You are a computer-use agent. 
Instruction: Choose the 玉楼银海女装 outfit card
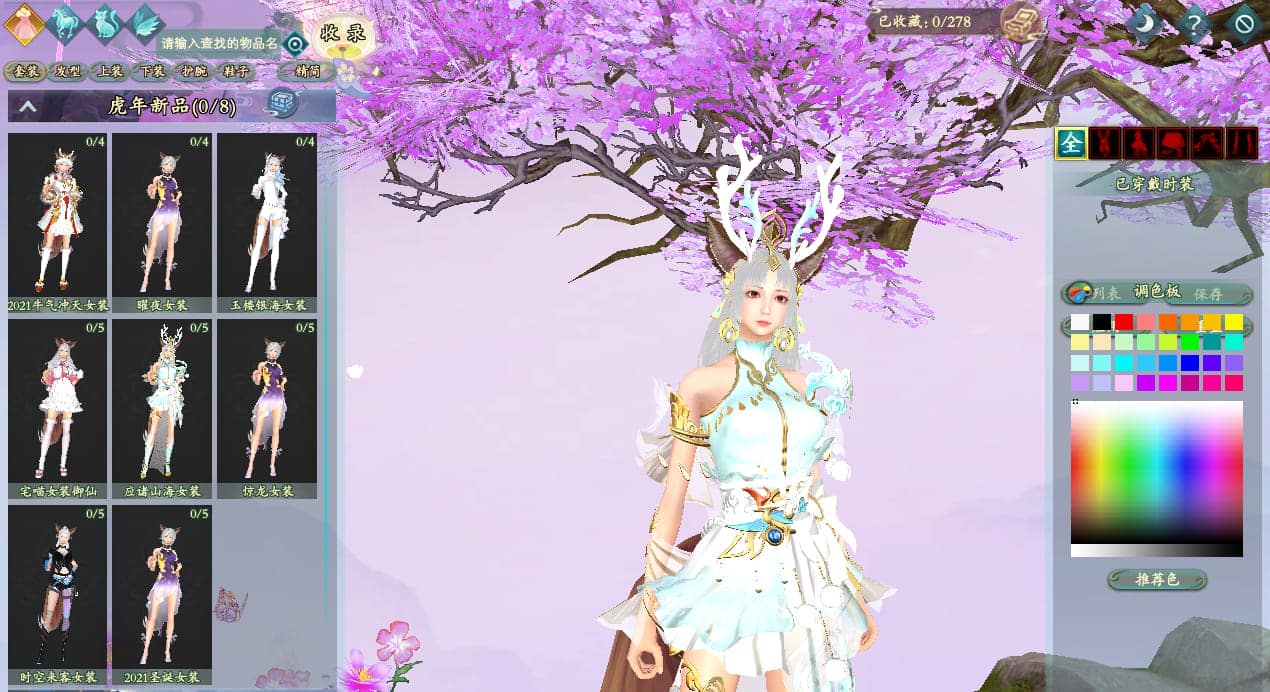coord(266,214)
